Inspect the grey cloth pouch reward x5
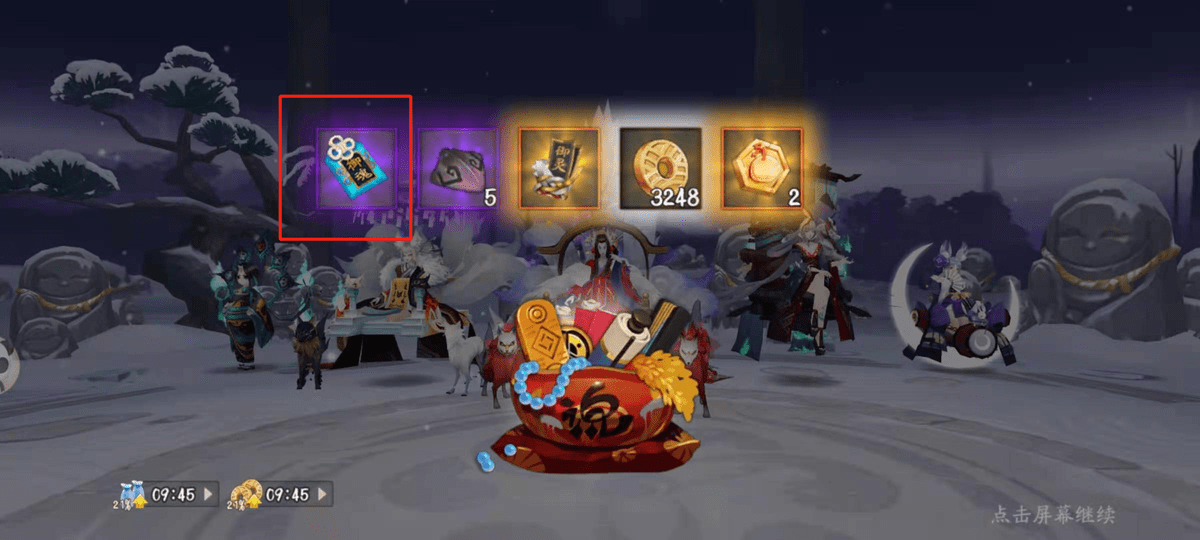Screen dimensions: 1200x540 (x=457, y=168)
